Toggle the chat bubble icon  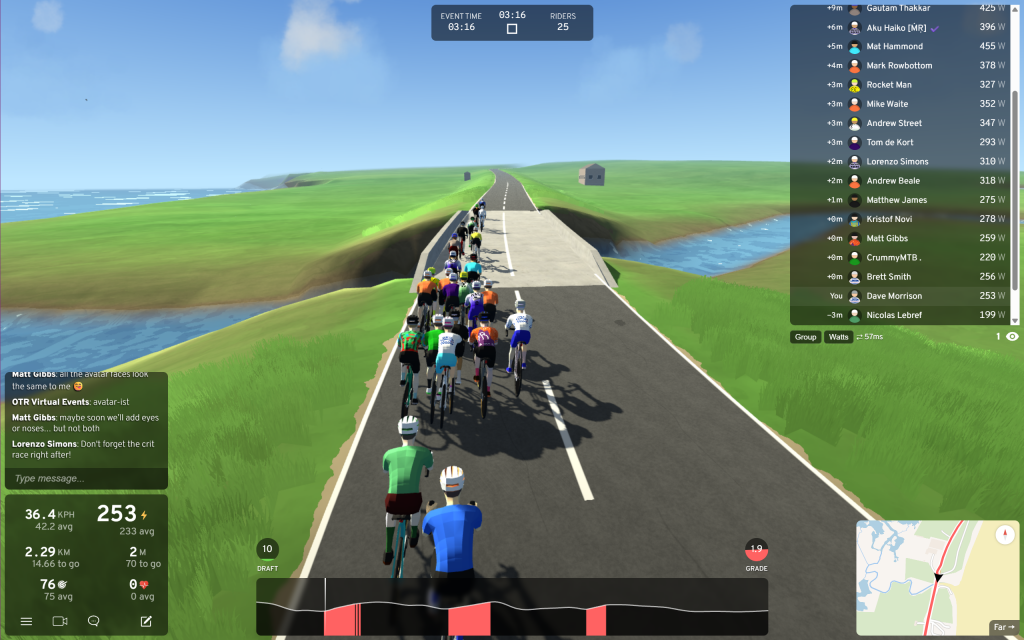tap(93, 621)
